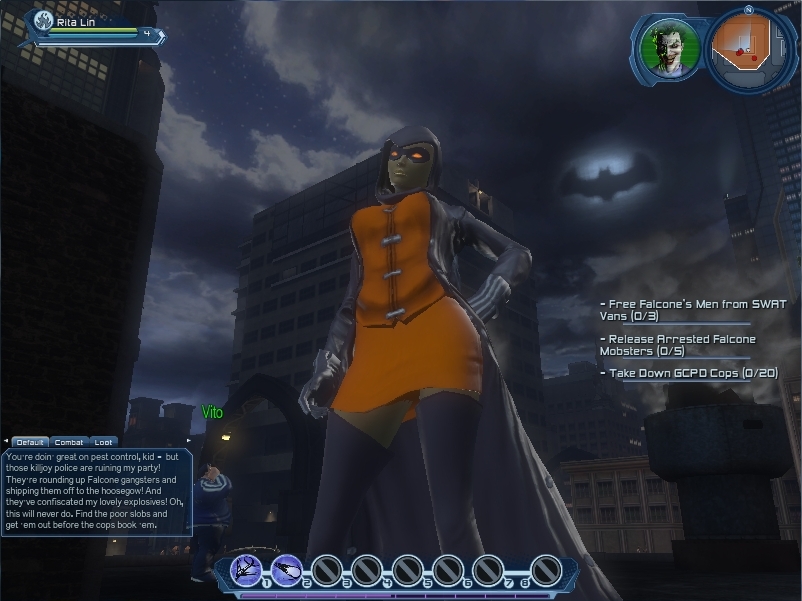Screen dimensions: 802x601
Task: Click the left arrow beside chat tabs
Action: pyautogui.click(x=5, y=442)
